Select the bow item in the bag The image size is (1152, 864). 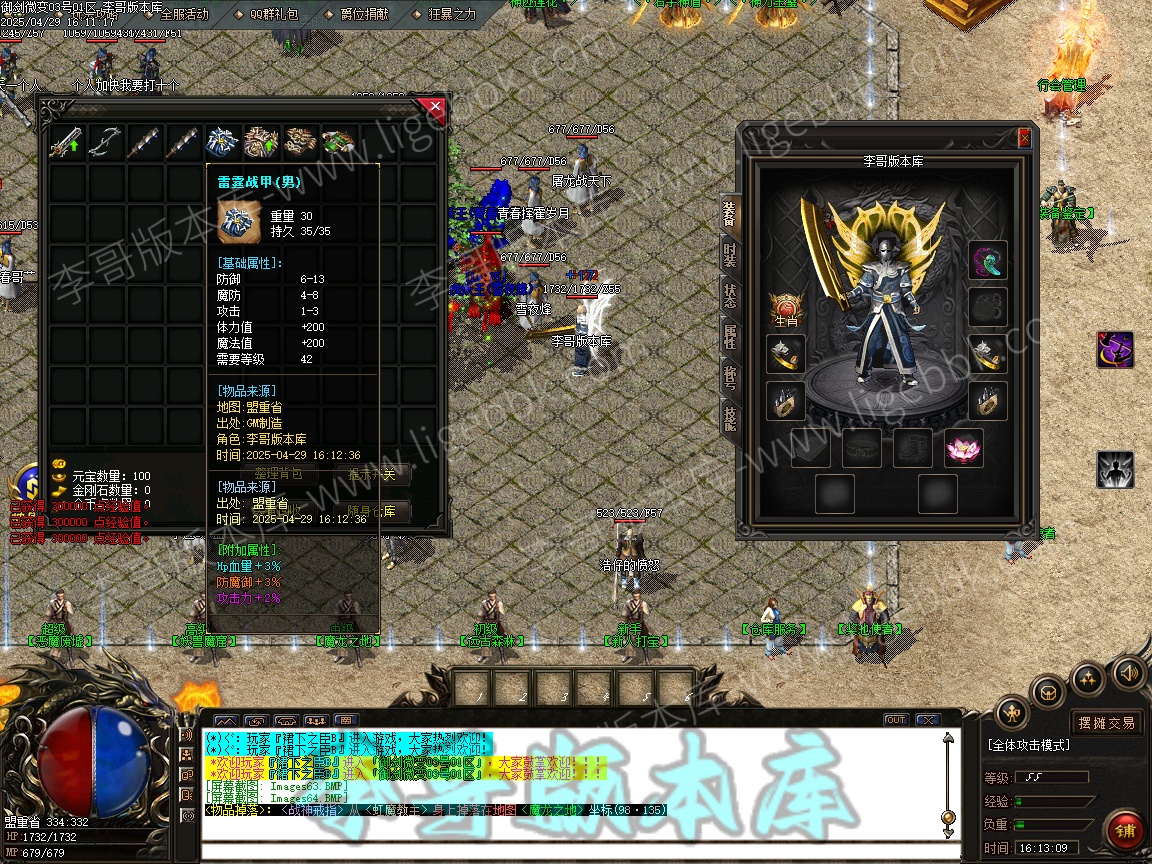106,143
